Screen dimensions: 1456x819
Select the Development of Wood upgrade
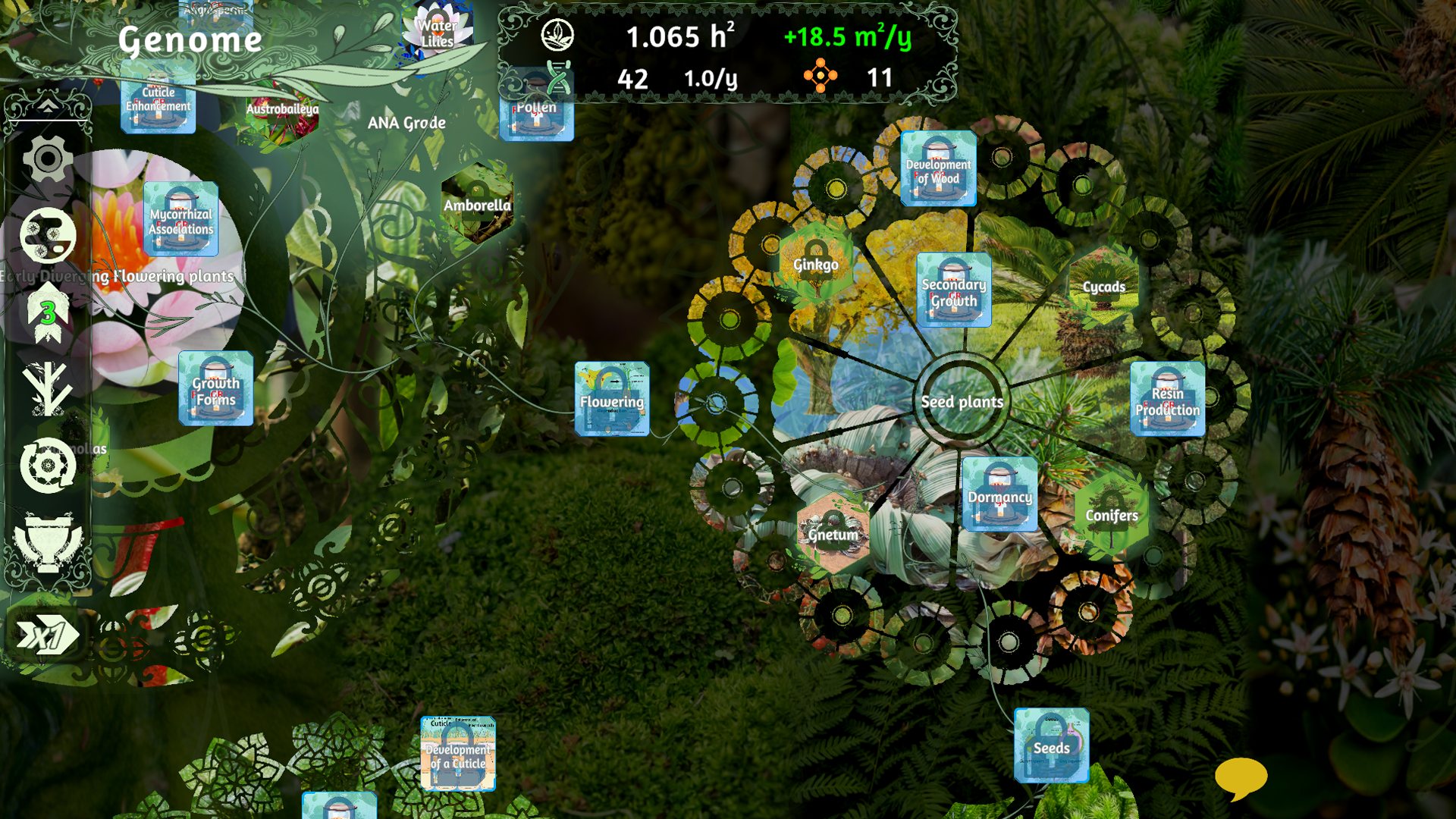click(x=938, y=168)
